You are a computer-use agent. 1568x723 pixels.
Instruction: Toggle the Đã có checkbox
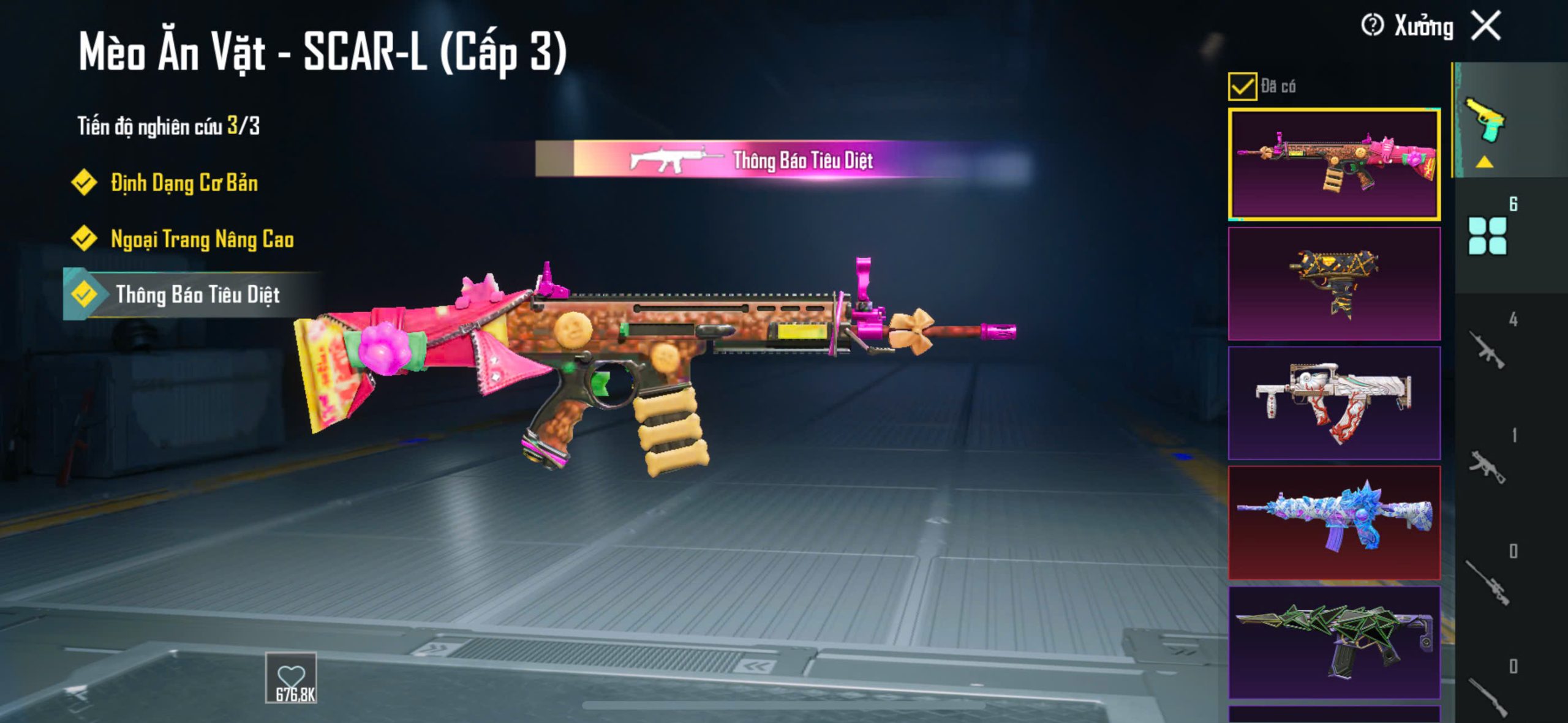pos(1242,86)
